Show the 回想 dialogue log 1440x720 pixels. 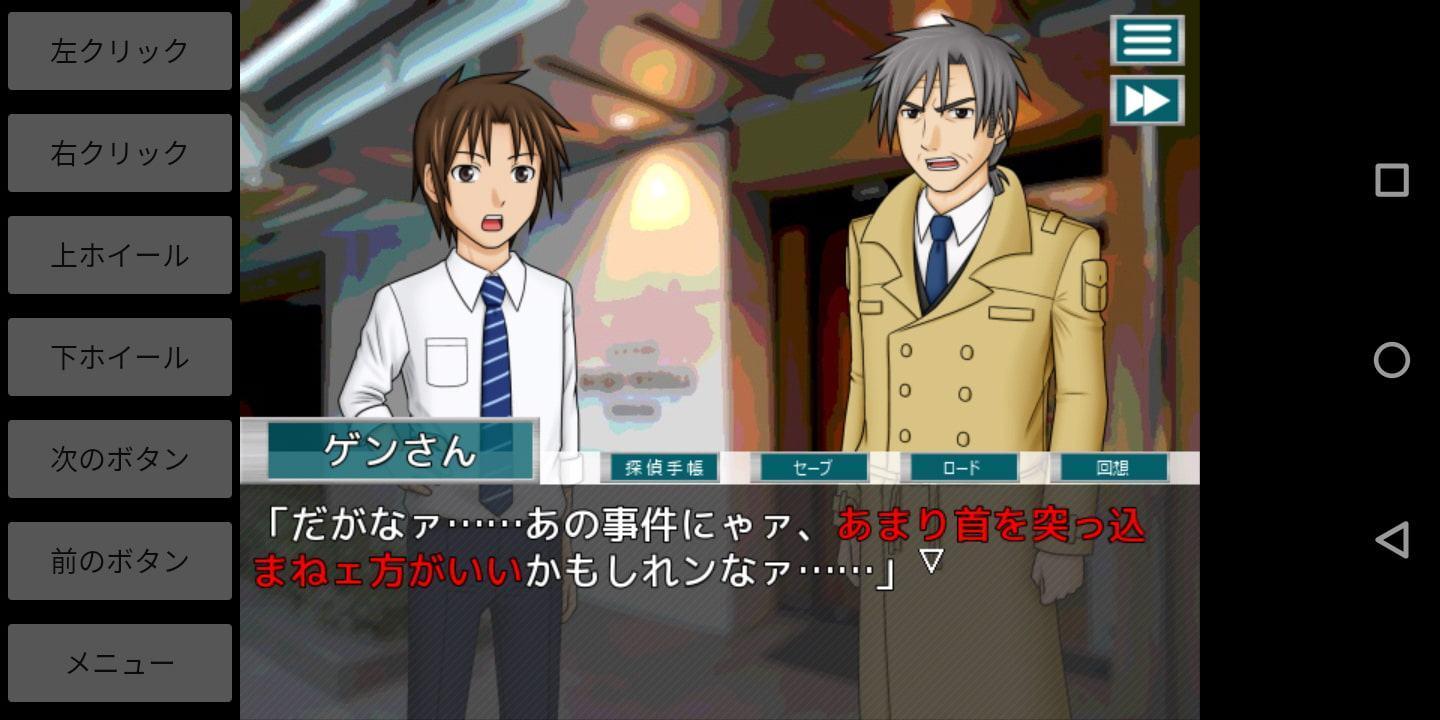[1113, 467]
